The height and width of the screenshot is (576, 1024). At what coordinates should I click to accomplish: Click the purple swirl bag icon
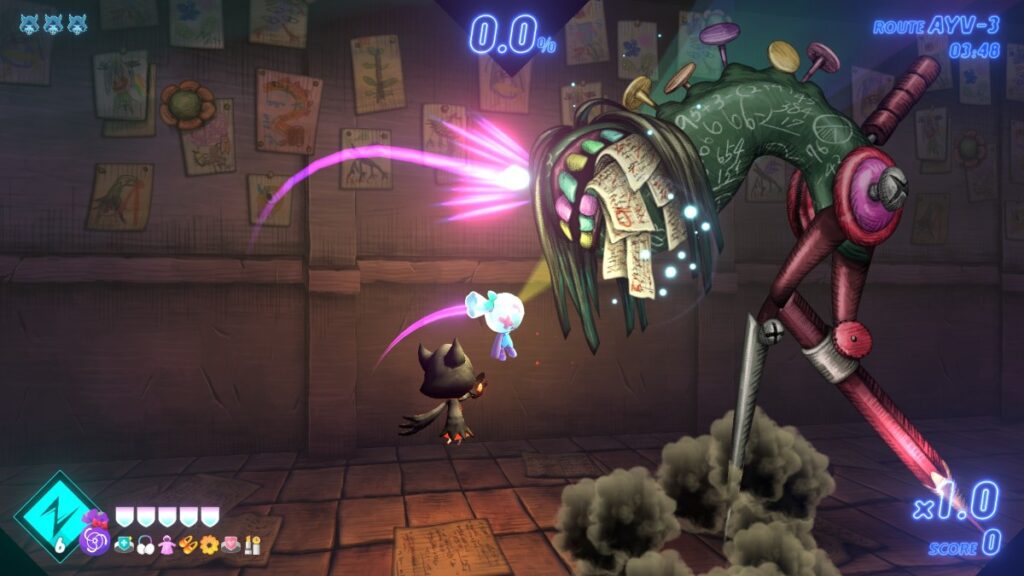coord(96,540)
